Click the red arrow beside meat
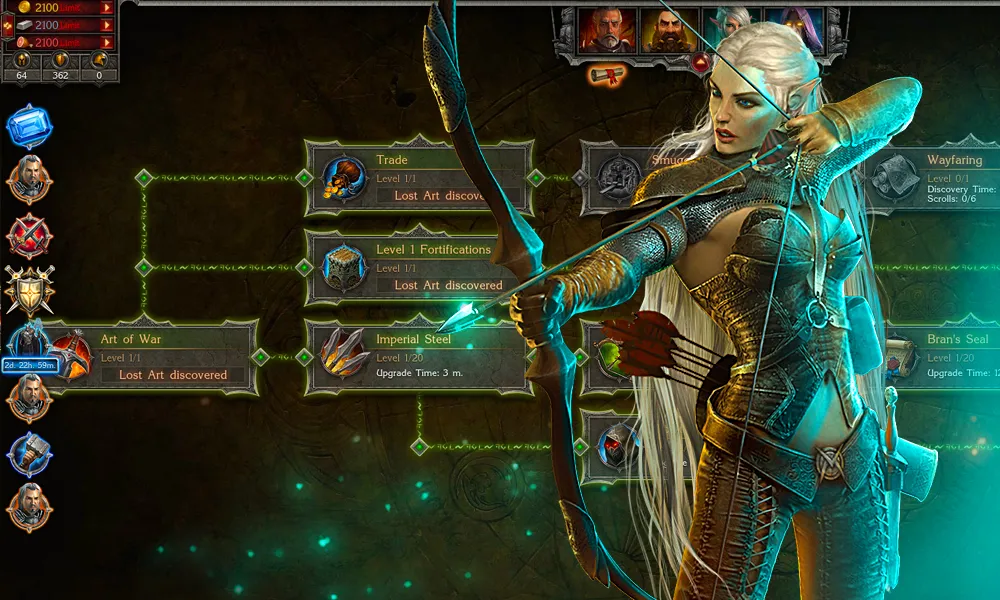The width and height of the screenshot is (1000, 600). pos(106,42)
